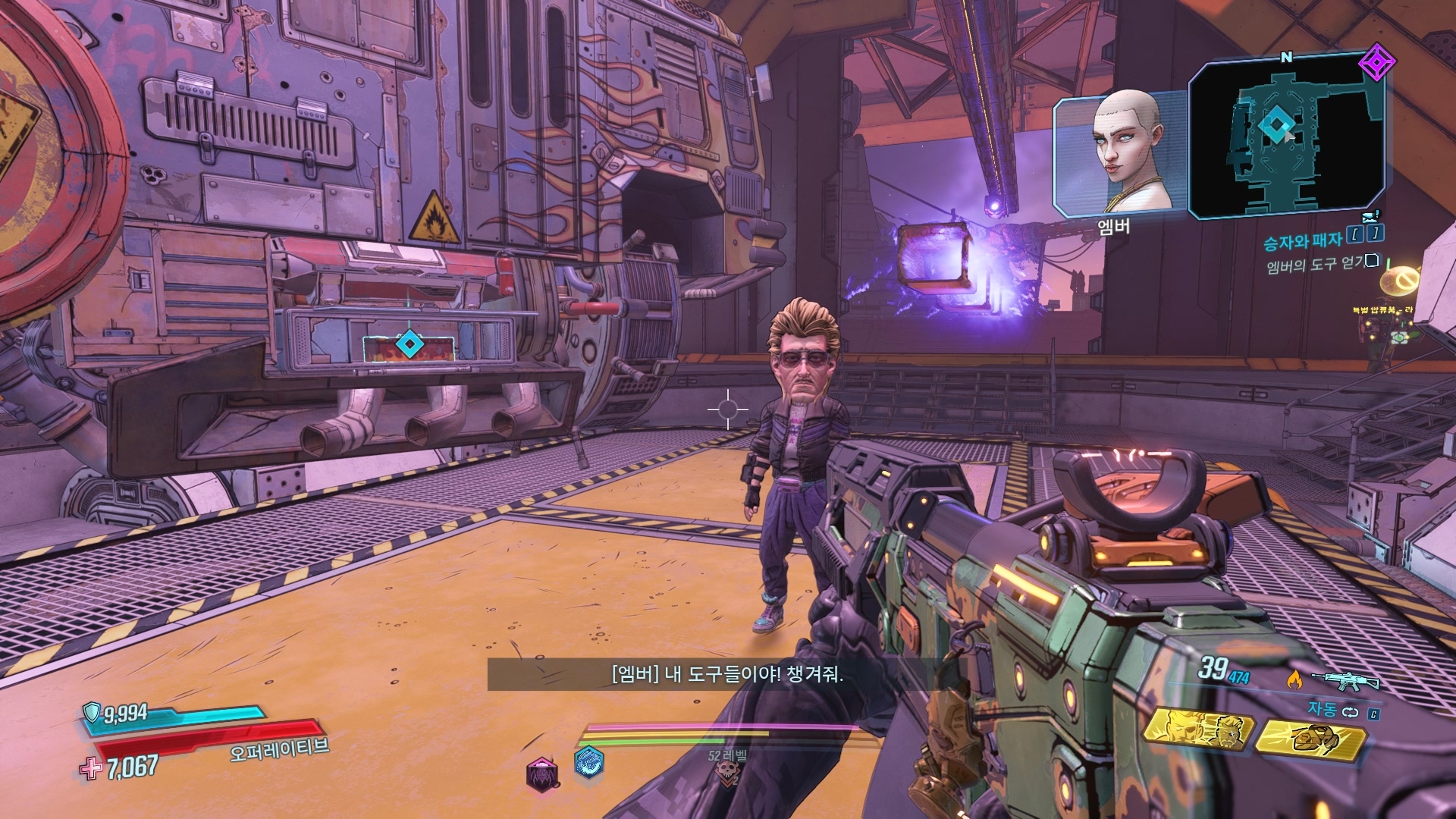Click the blue hexagon buff icon
This screenshot has height=819, width=1456.
[589, 763]
